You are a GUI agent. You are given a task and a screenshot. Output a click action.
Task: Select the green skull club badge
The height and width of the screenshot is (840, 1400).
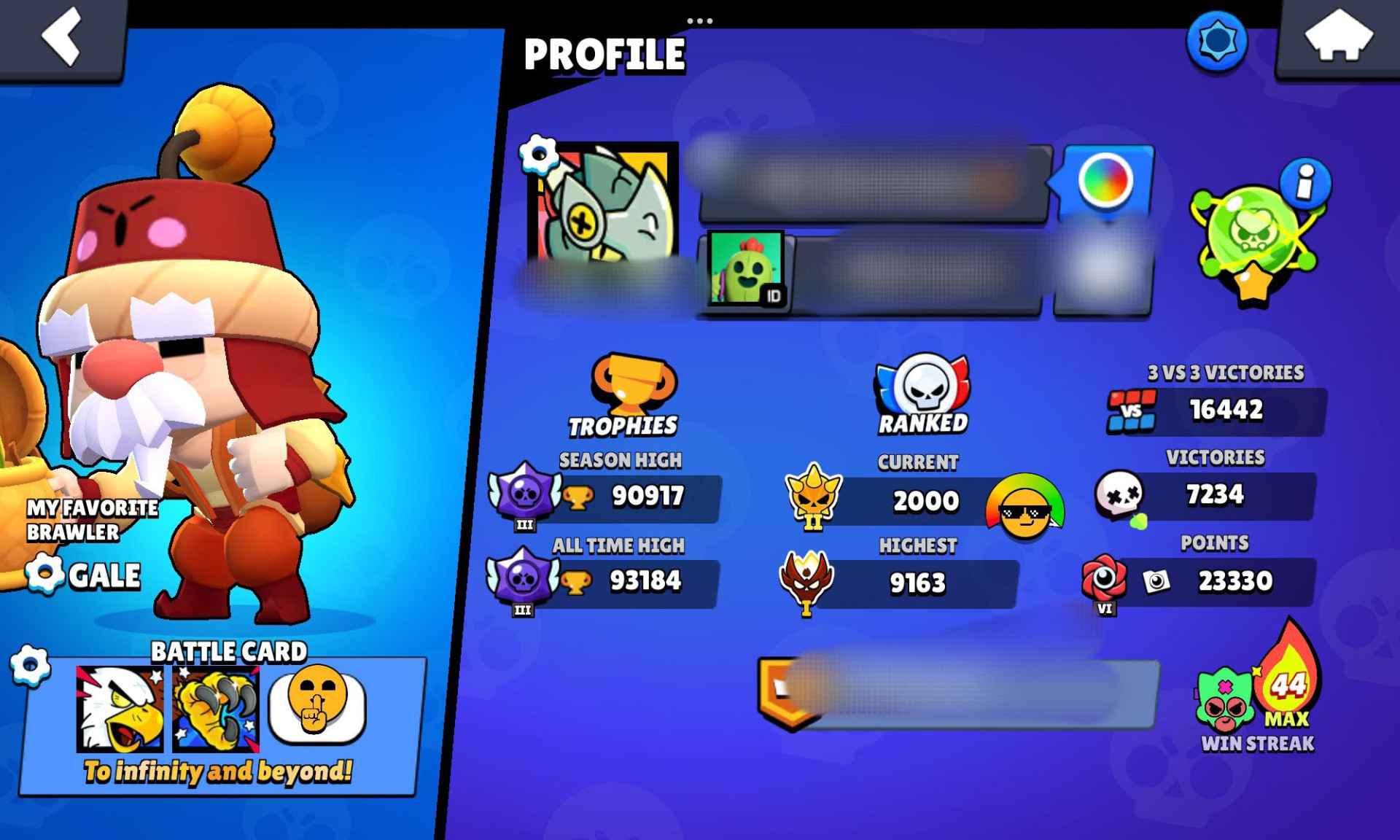click(1251, 233)
